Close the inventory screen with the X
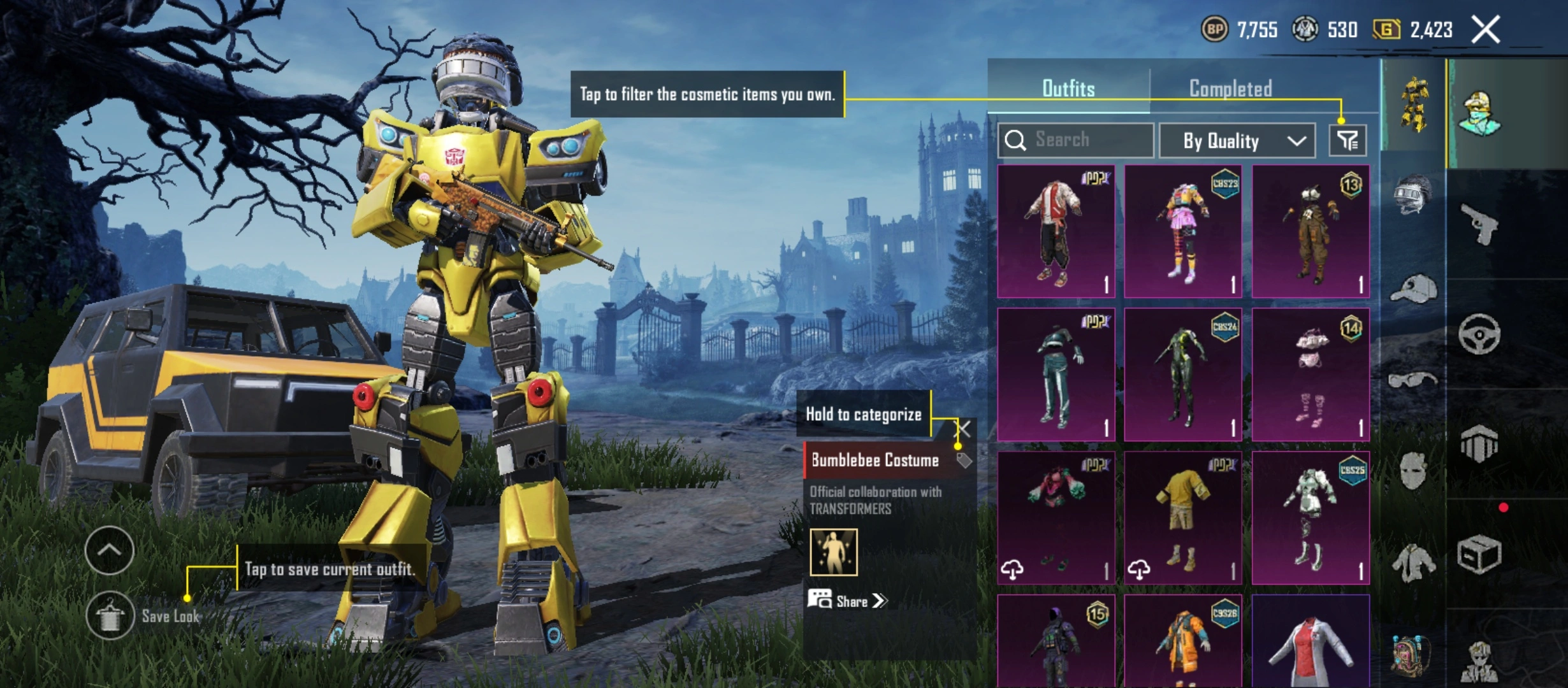 click(1485, 30)
